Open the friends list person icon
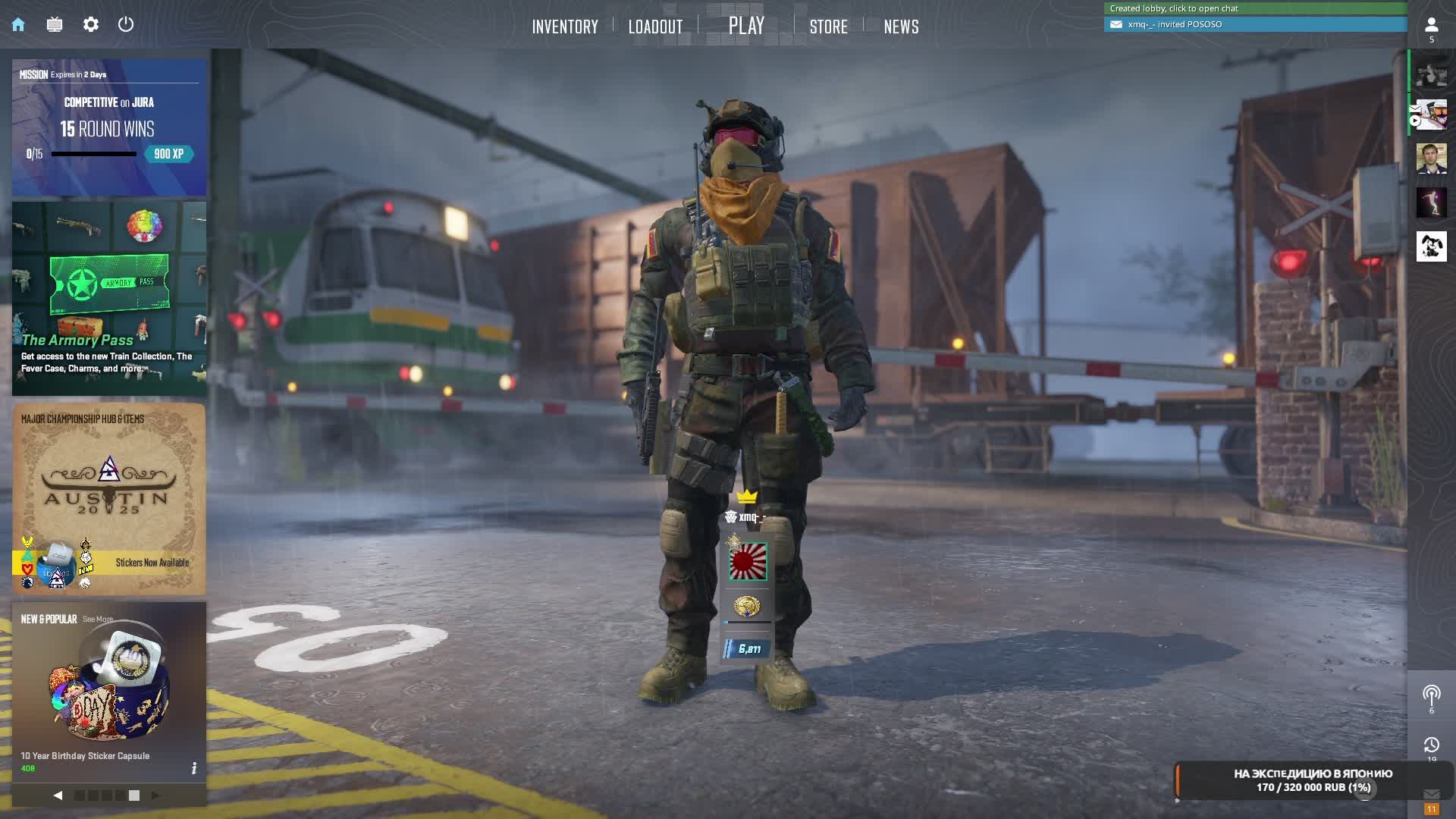1456x819 pixels. [1431, 26]
